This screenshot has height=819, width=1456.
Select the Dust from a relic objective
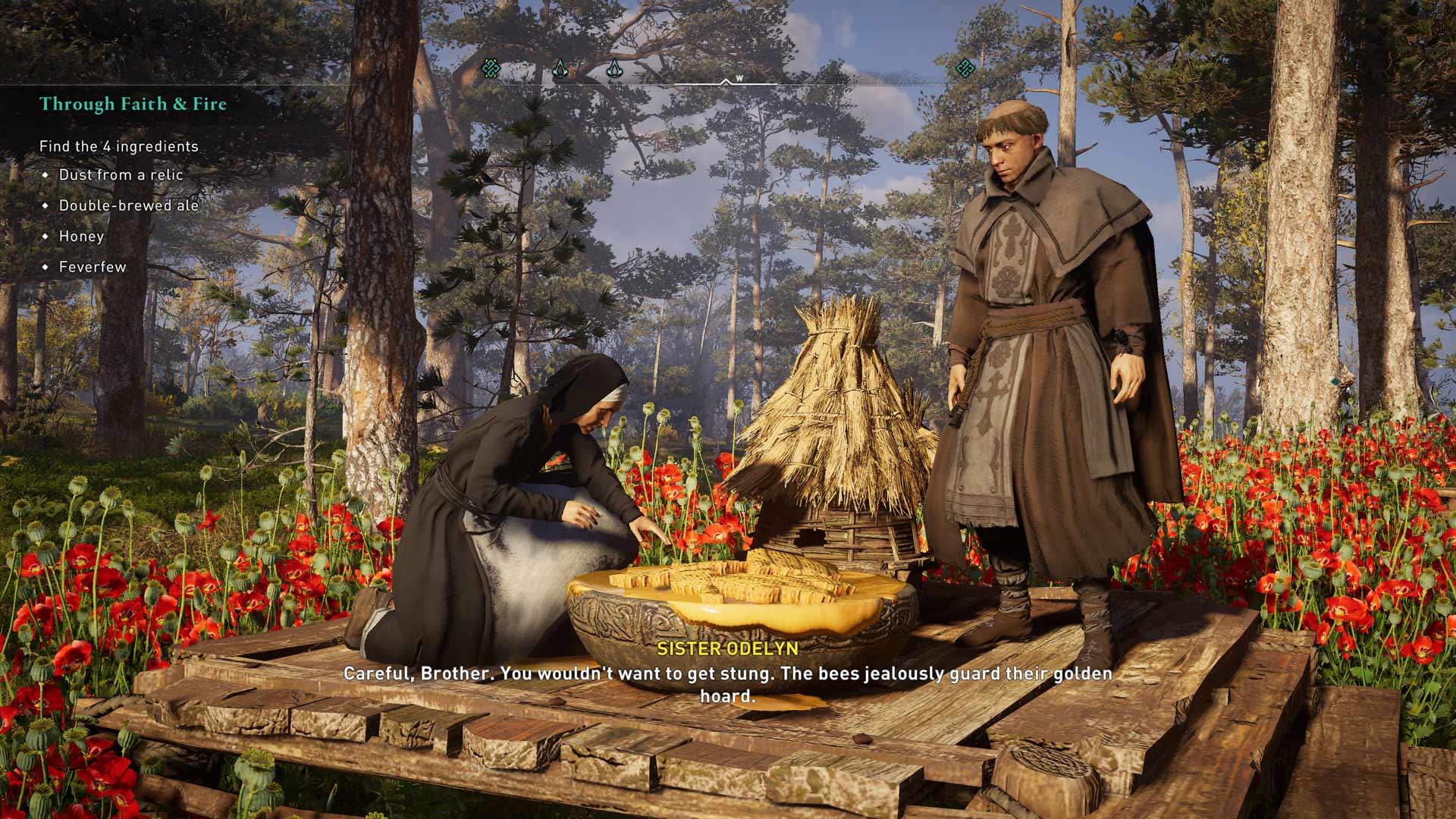121,174
